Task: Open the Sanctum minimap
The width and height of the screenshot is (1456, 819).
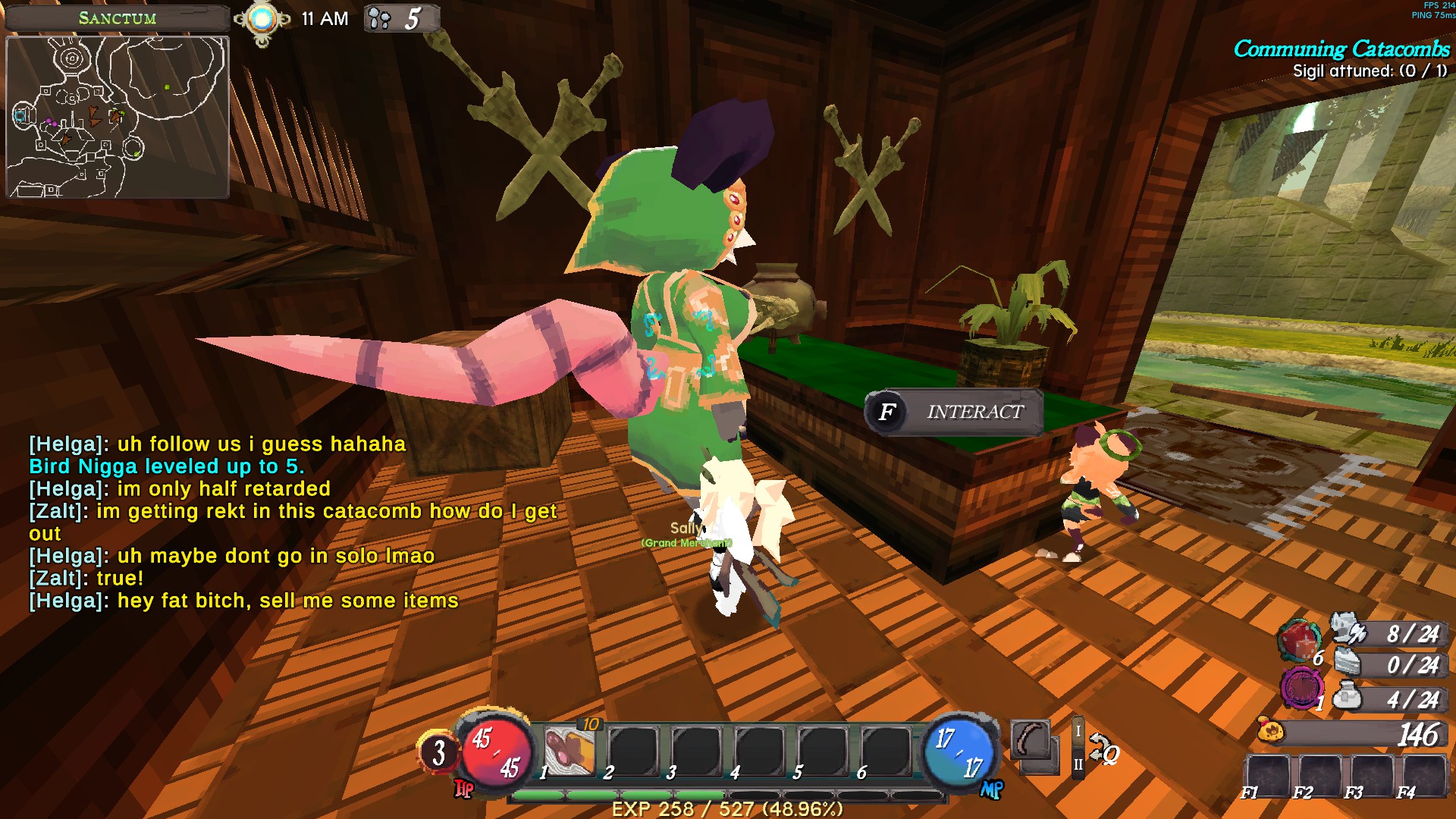Action: (x=118, y=118)
